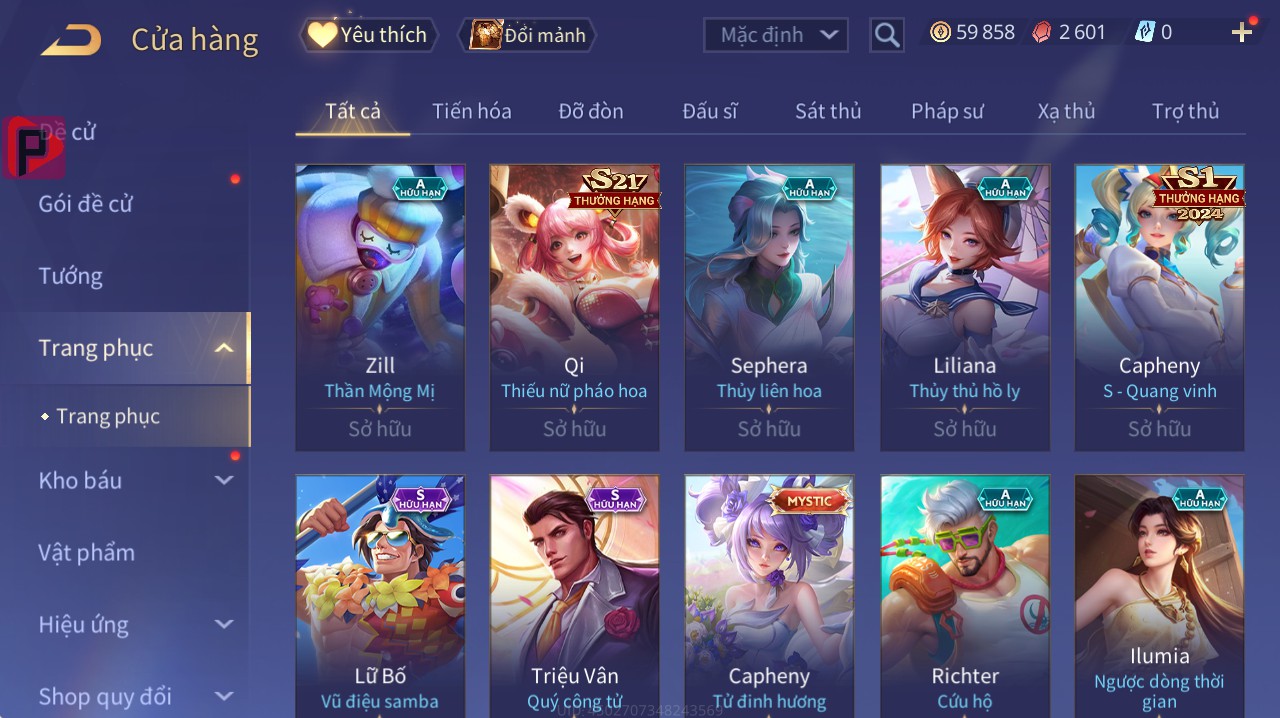1280x718 pixels.
Task: Open the Gói đề cử menu
Action: coord(86,204)
